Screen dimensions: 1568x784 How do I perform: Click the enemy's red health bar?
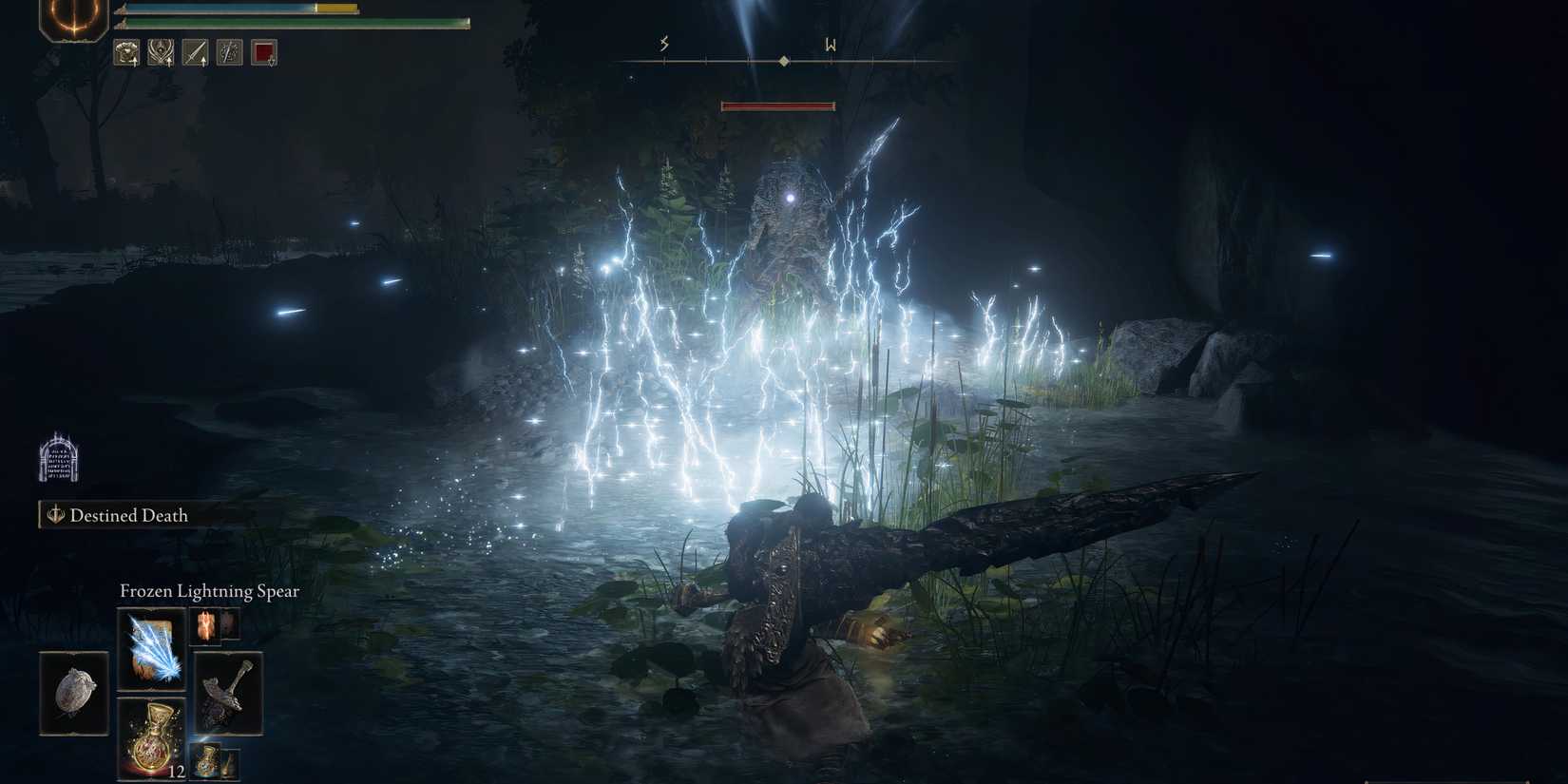(x=779, y=105)
